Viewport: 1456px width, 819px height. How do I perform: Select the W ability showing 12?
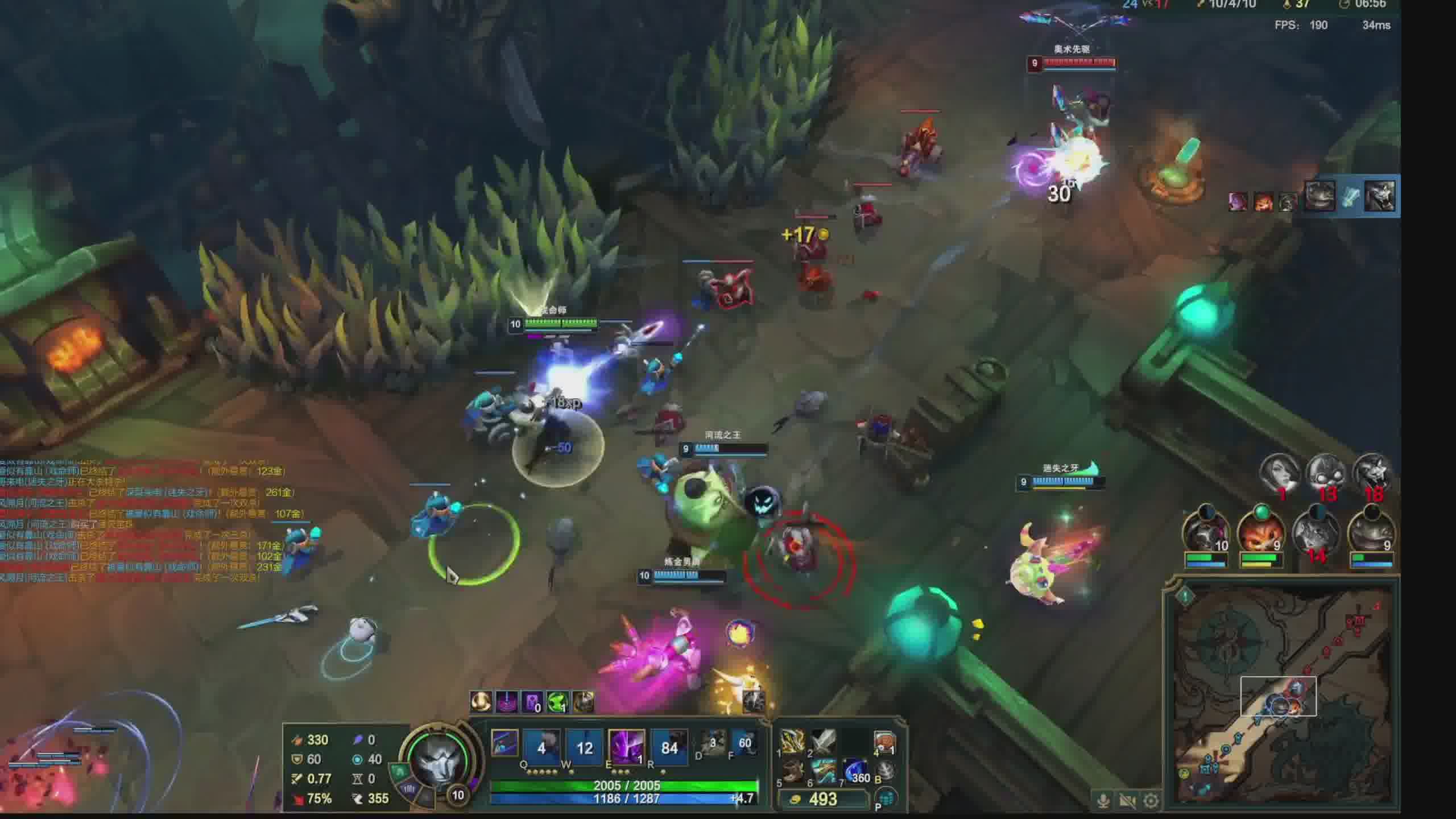584,747
